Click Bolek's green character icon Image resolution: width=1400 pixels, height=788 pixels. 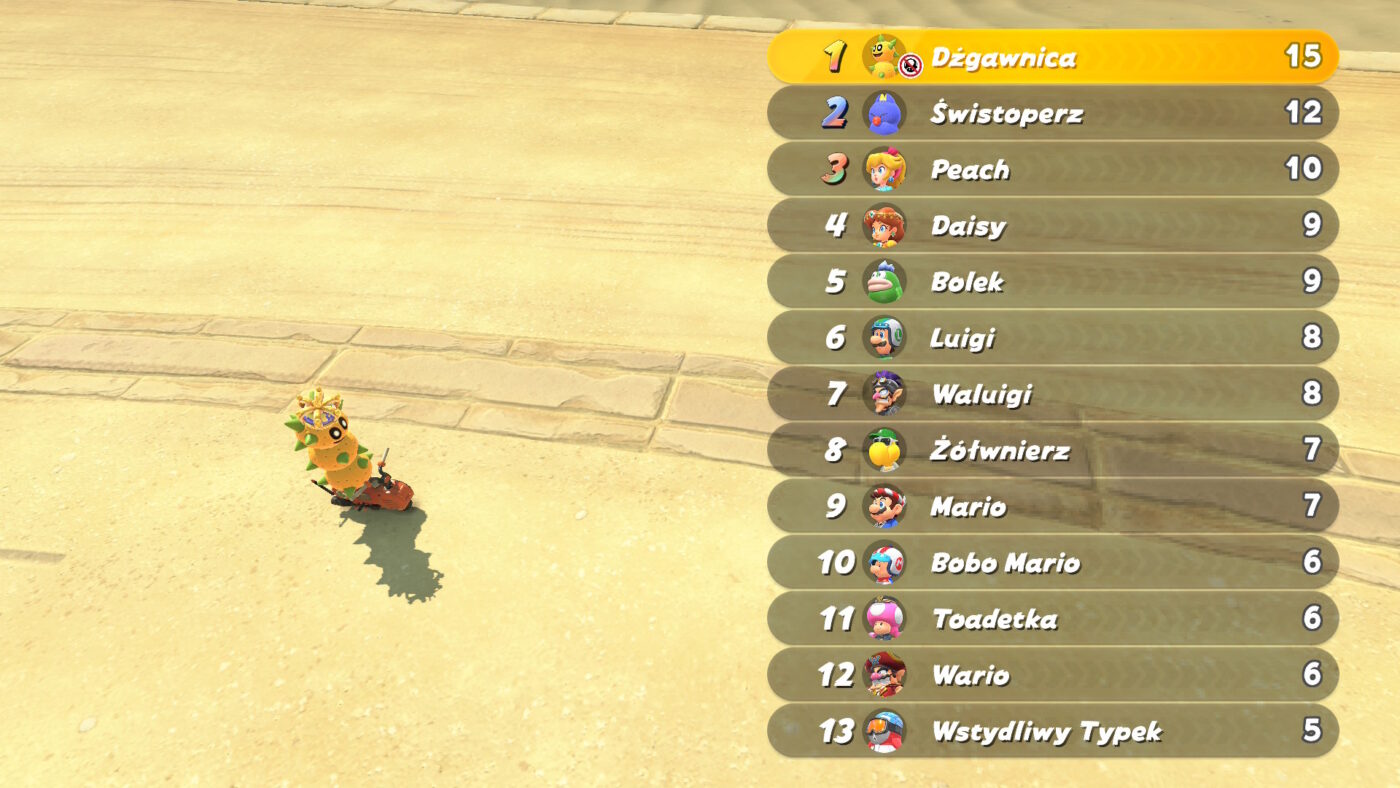(x=883, y=281)
